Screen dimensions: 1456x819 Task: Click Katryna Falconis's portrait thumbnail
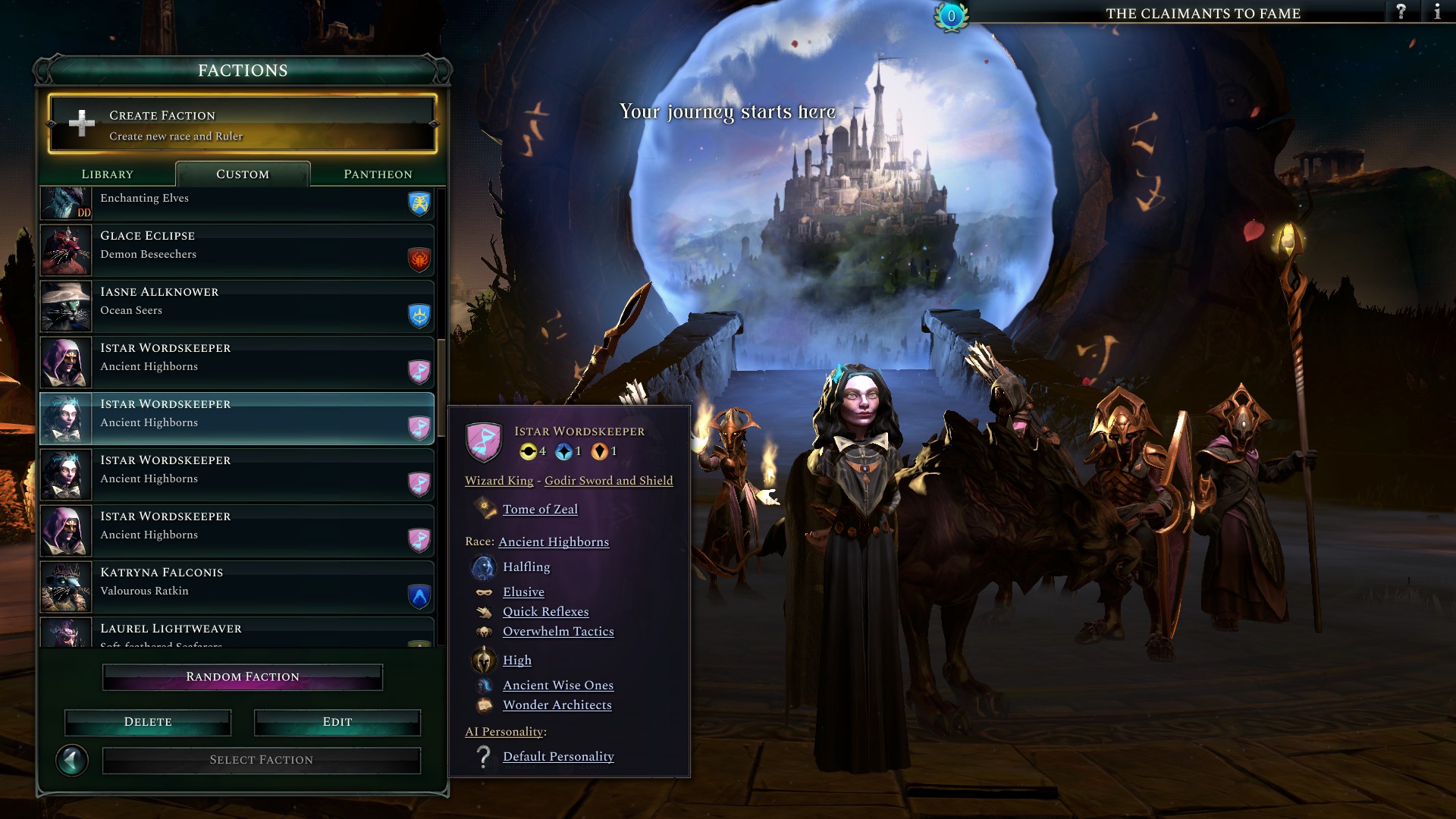(65, 587)
